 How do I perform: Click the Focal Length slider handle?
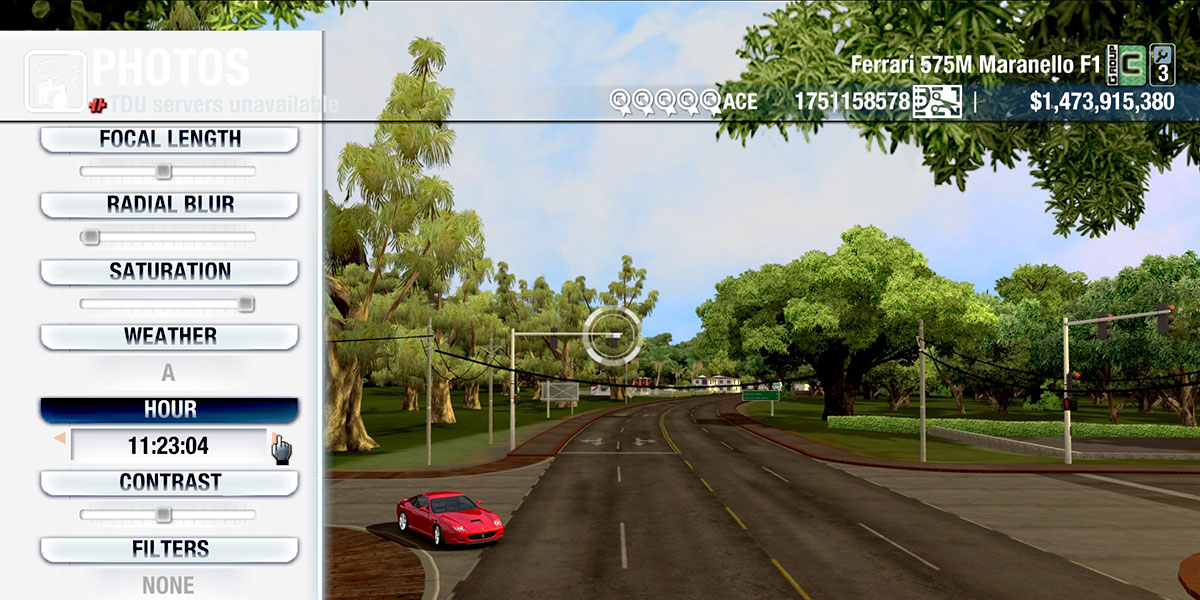[163, 172]
